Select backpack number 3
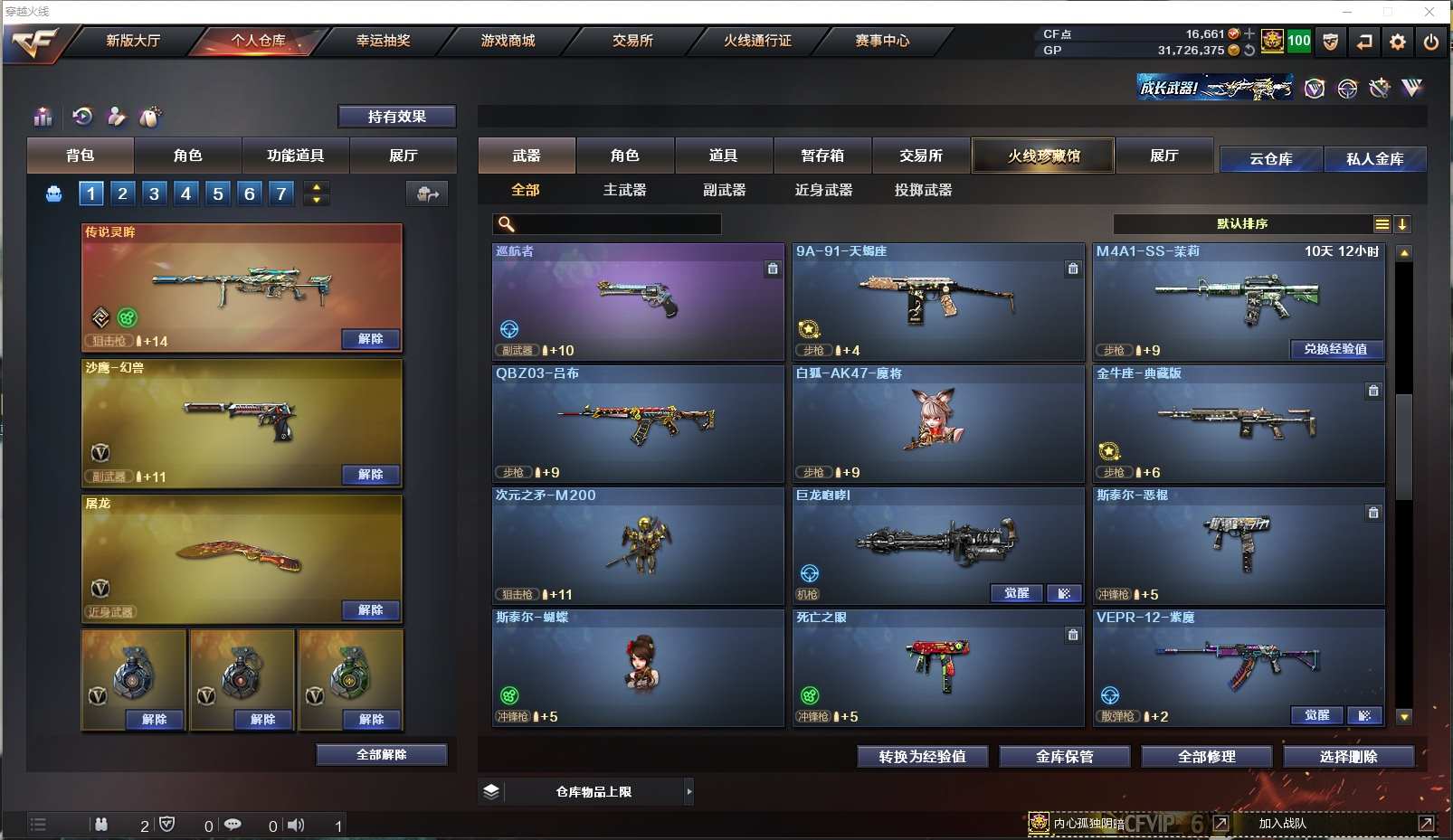Image resolution: width=1453 pixels, height=840 pixels. click(x=154, y=193)
